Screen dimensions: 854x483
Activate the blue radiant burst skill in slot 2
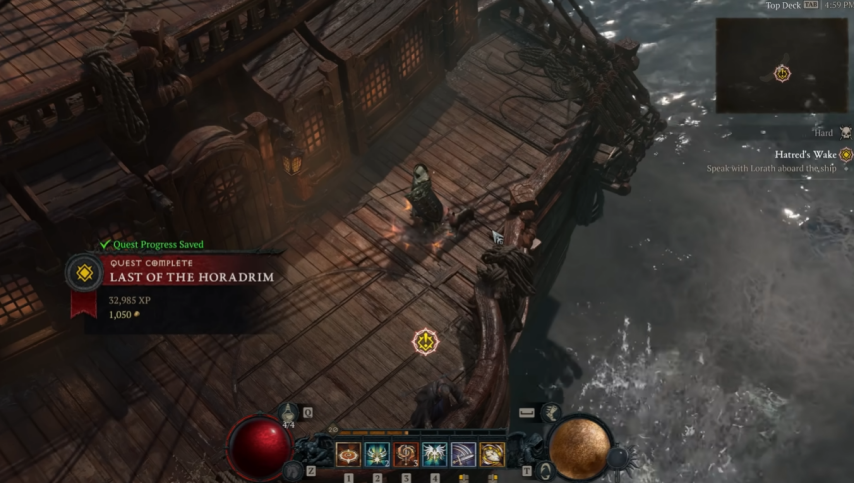[377, 455]
